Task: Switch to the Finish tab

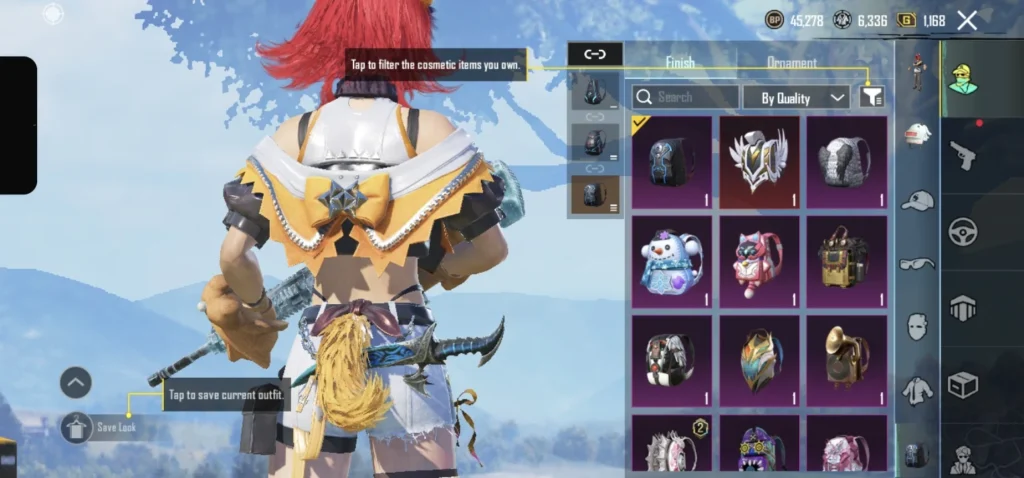Action: pos(680,63)
